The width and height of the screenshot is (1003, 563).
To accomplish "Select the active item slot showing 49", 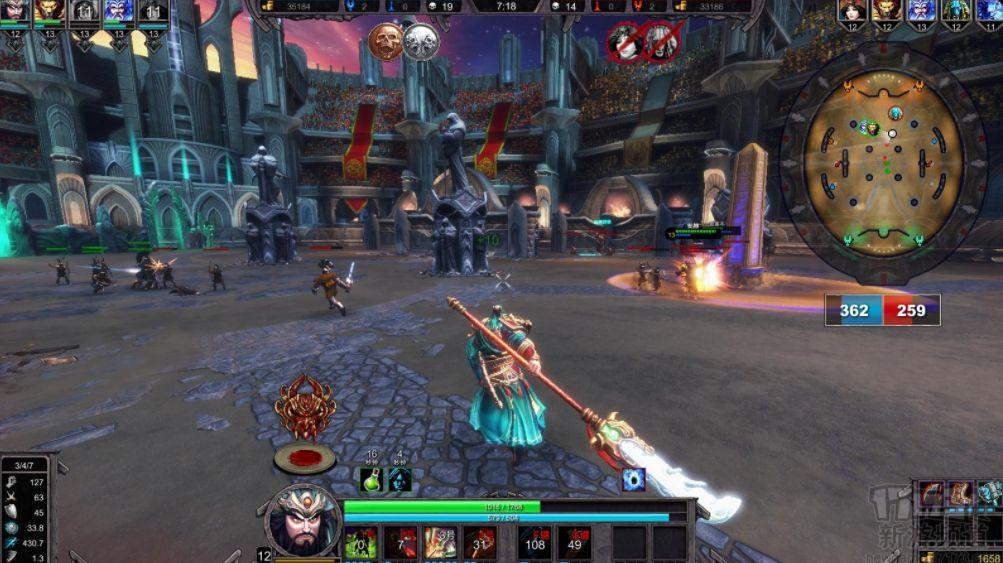I will [574, 543].
